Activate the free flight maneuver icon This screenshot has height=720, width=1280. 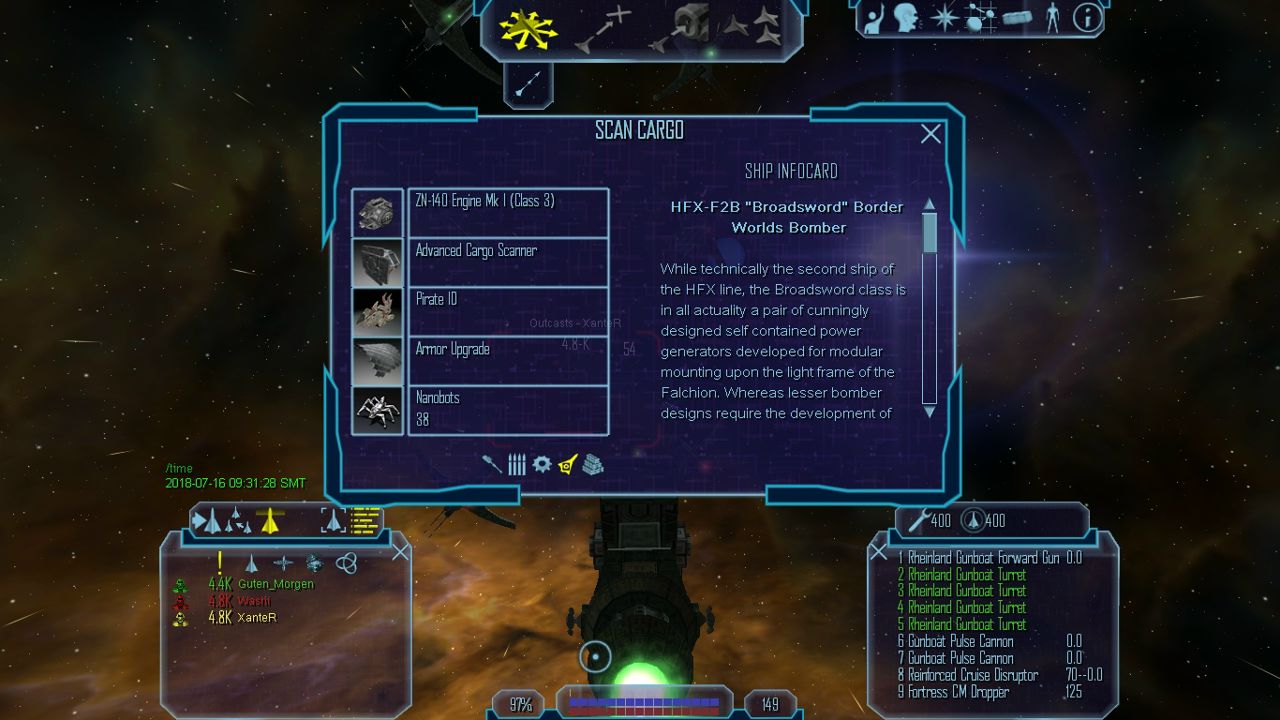[528, 28]
